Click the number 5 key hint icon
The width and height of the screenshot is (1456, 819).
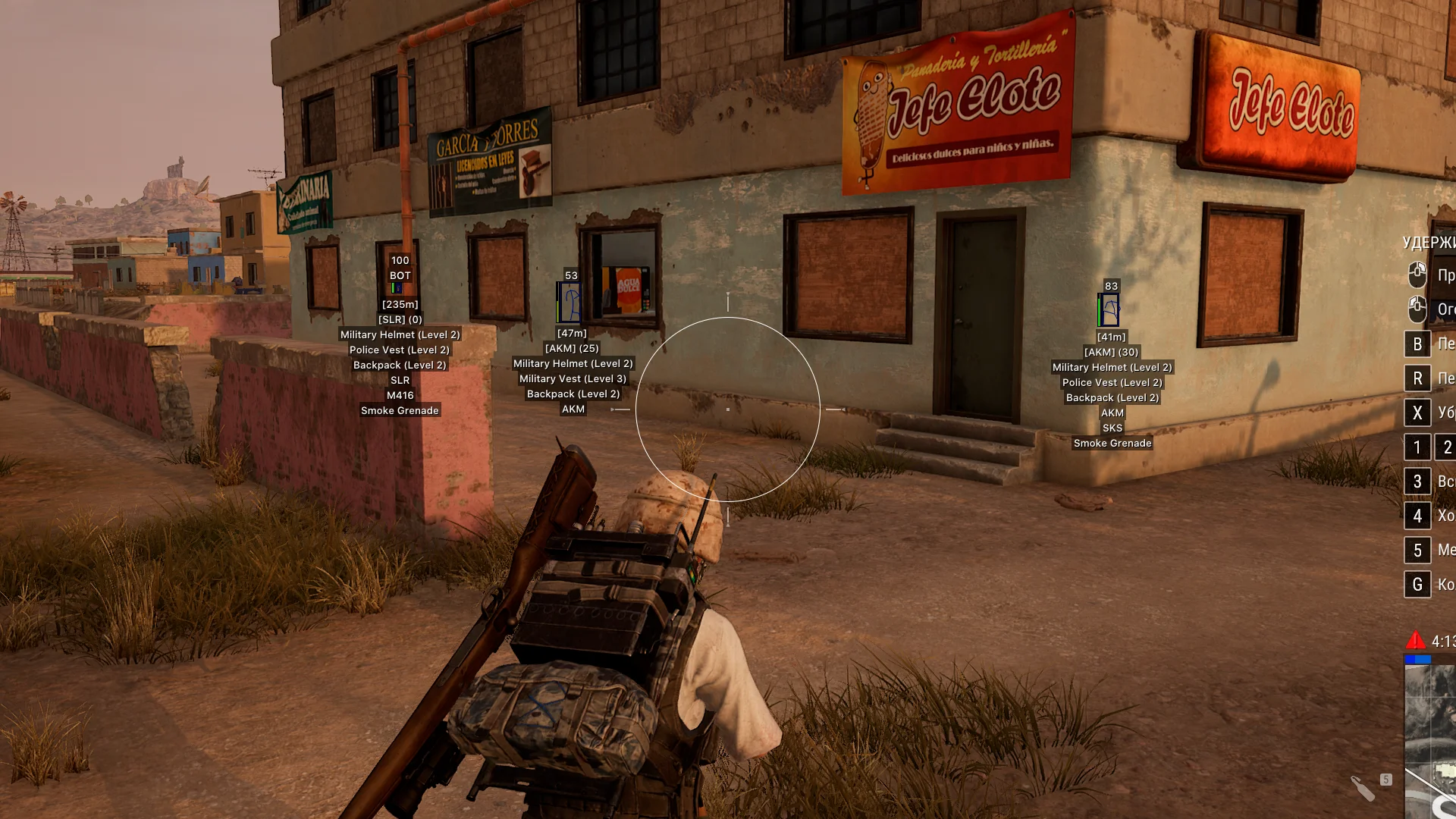click(x=1417, y=550)
